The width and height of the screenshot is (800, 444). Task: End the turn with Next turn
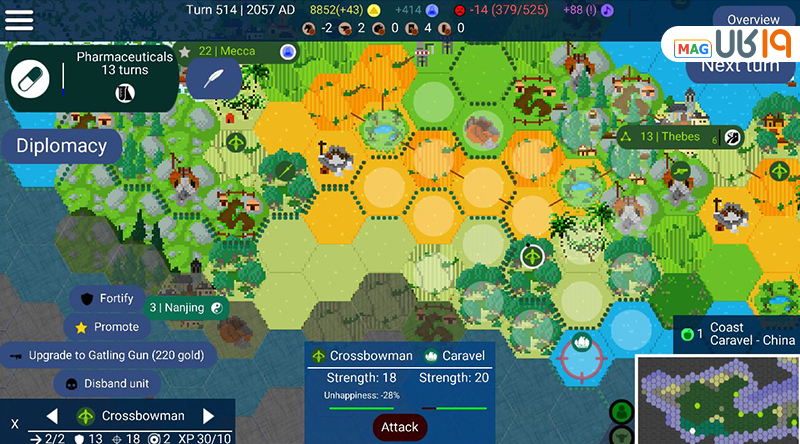(739, 66)
